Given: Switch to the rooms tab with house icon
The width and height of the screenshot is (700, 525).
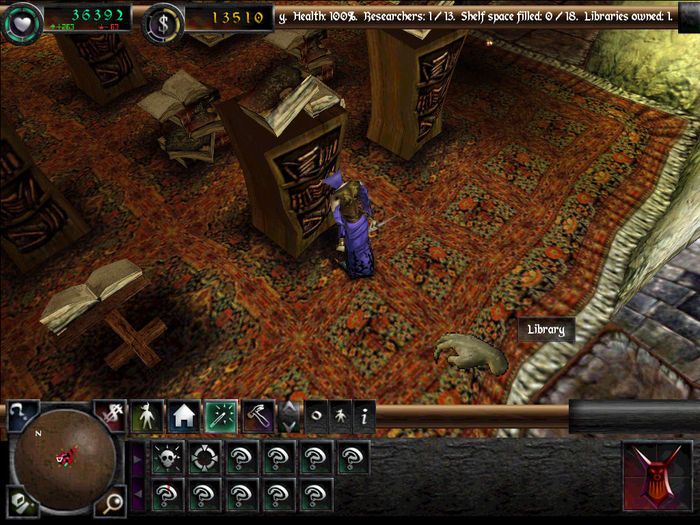Looking at the screenshot, I should tap(183, 415).
